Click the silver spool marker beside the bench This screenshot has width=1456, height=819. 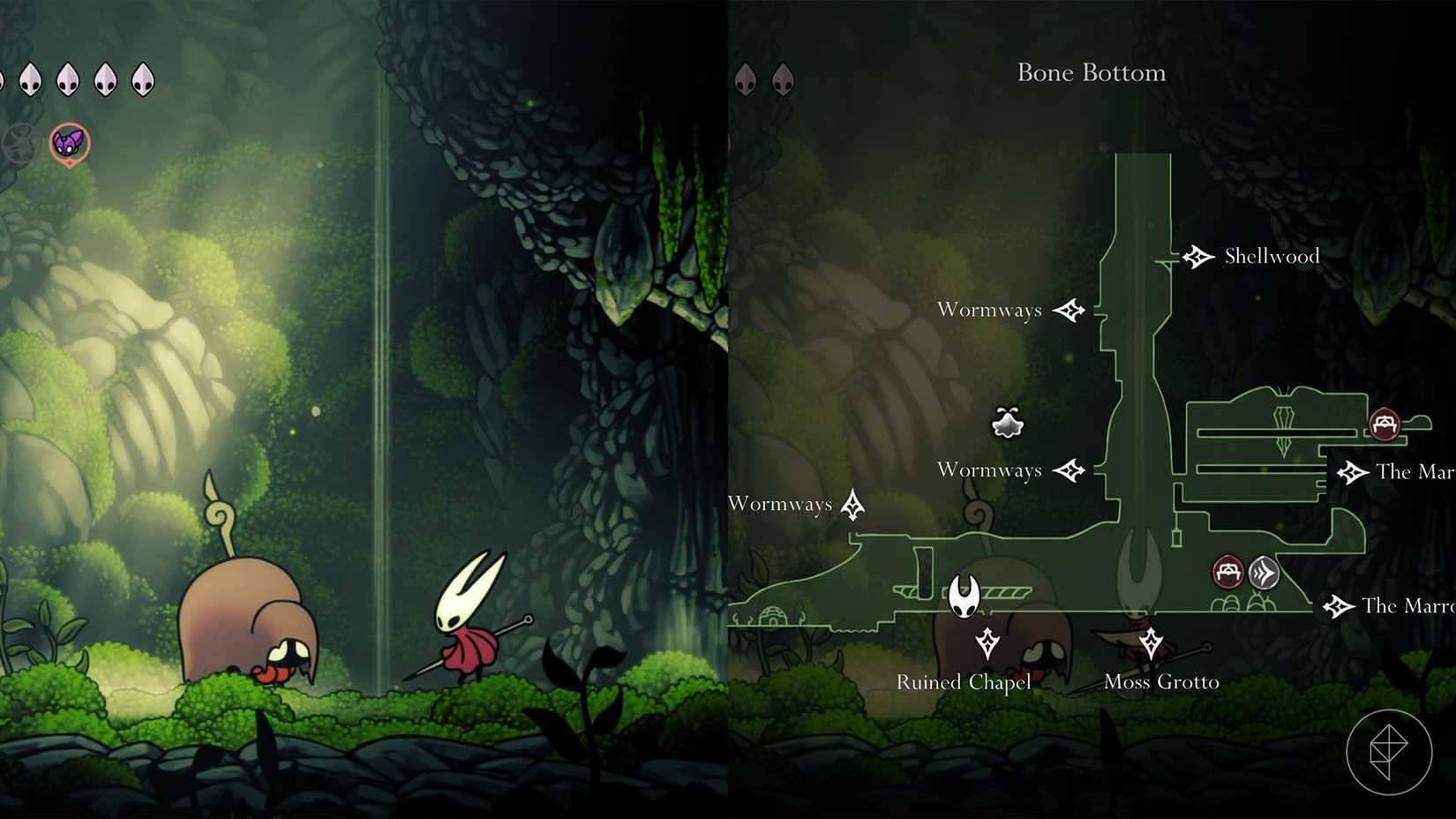pos(1262,572)
